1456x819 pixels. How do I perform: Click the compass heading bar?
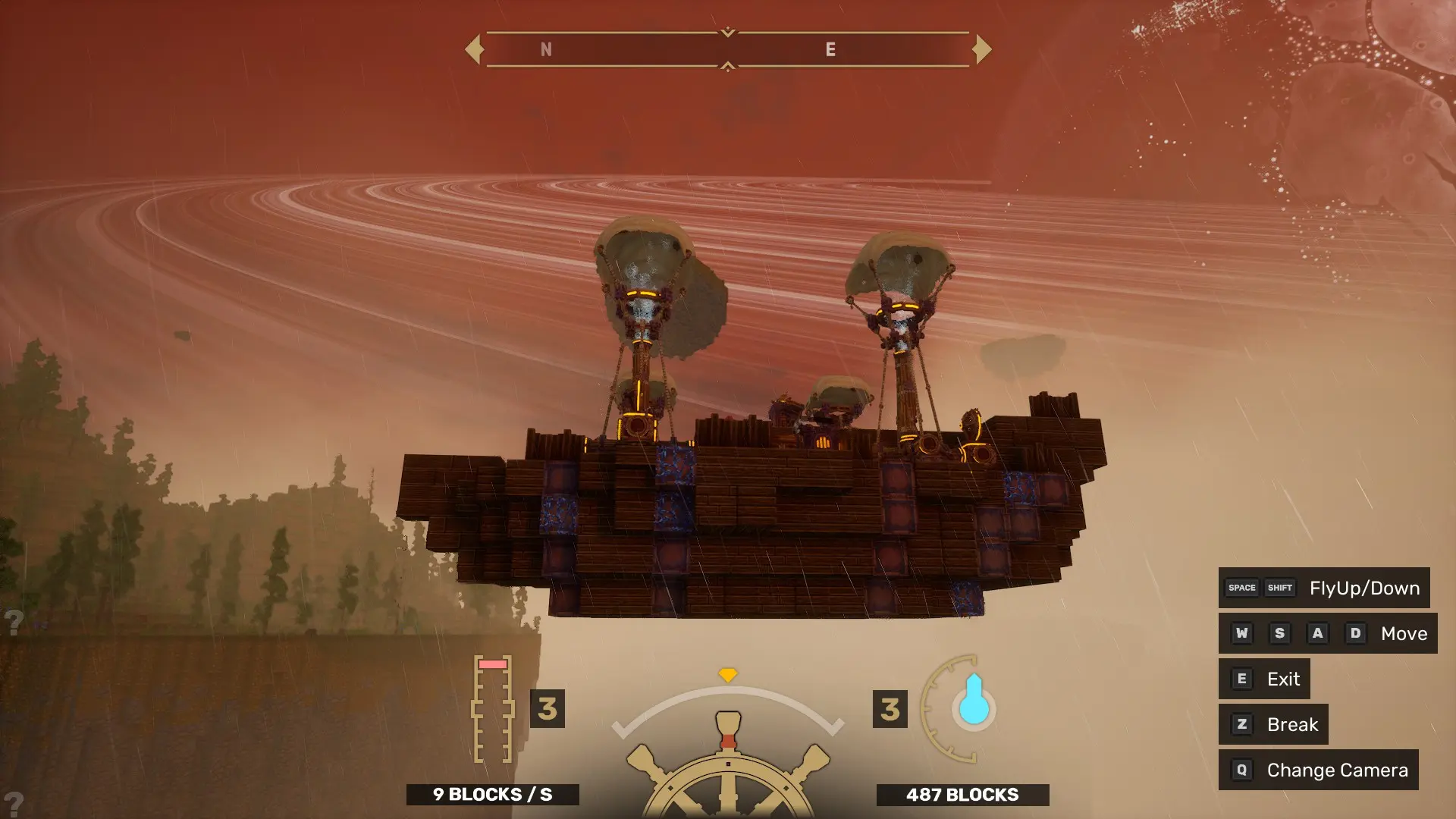tap(728, 49)
